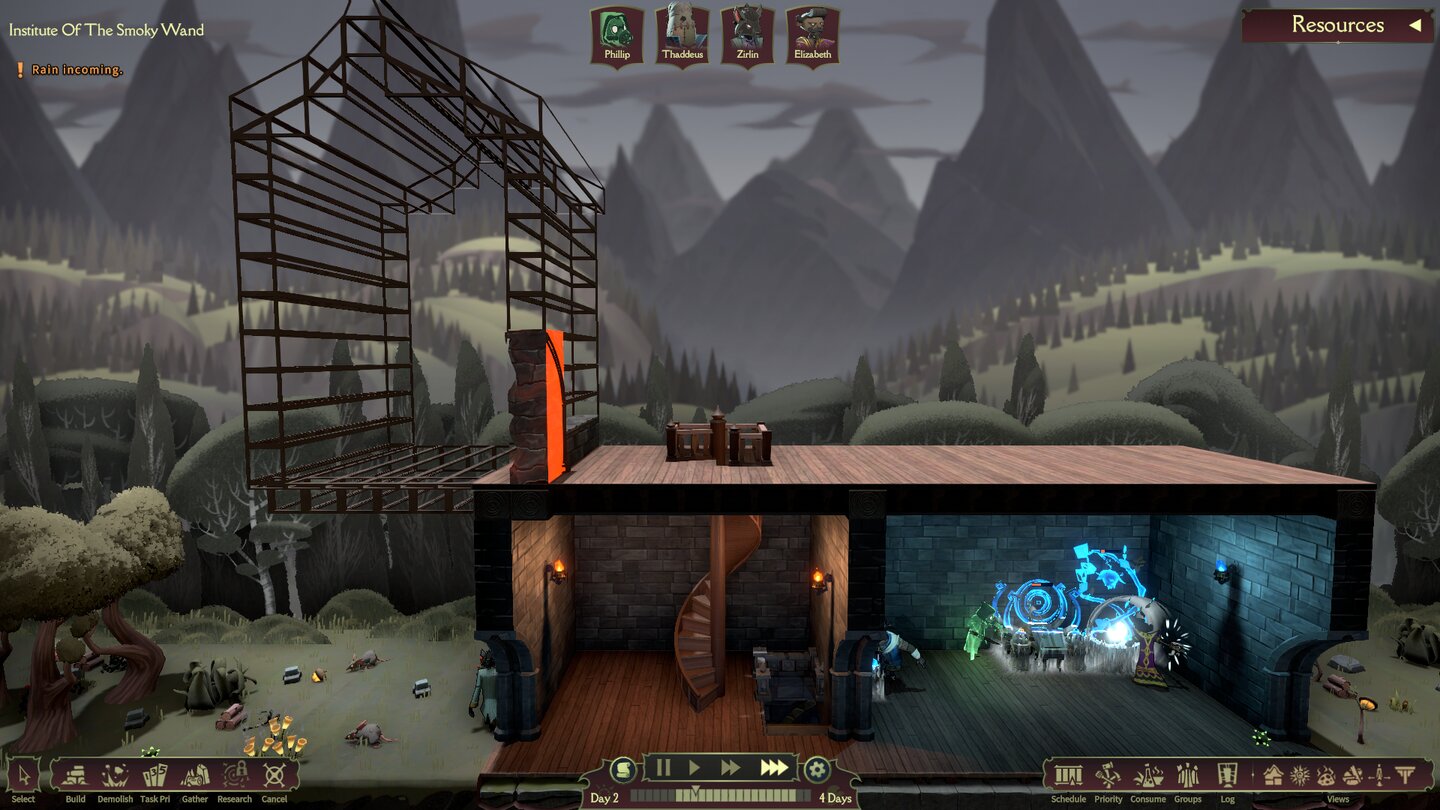Open the Research panel
This screenshot has height=810, width=1440.
pos(235,775)
